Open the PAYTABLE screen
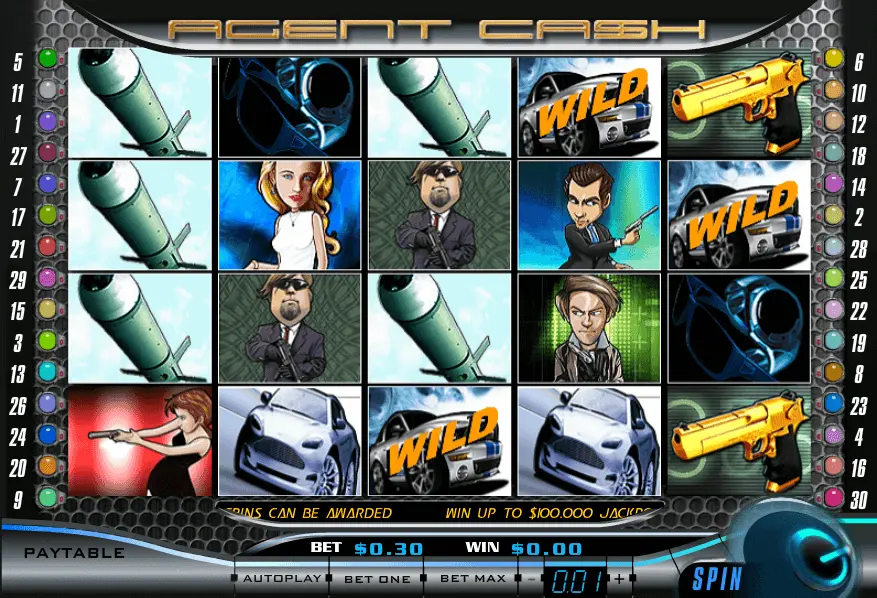 point(75,553)
